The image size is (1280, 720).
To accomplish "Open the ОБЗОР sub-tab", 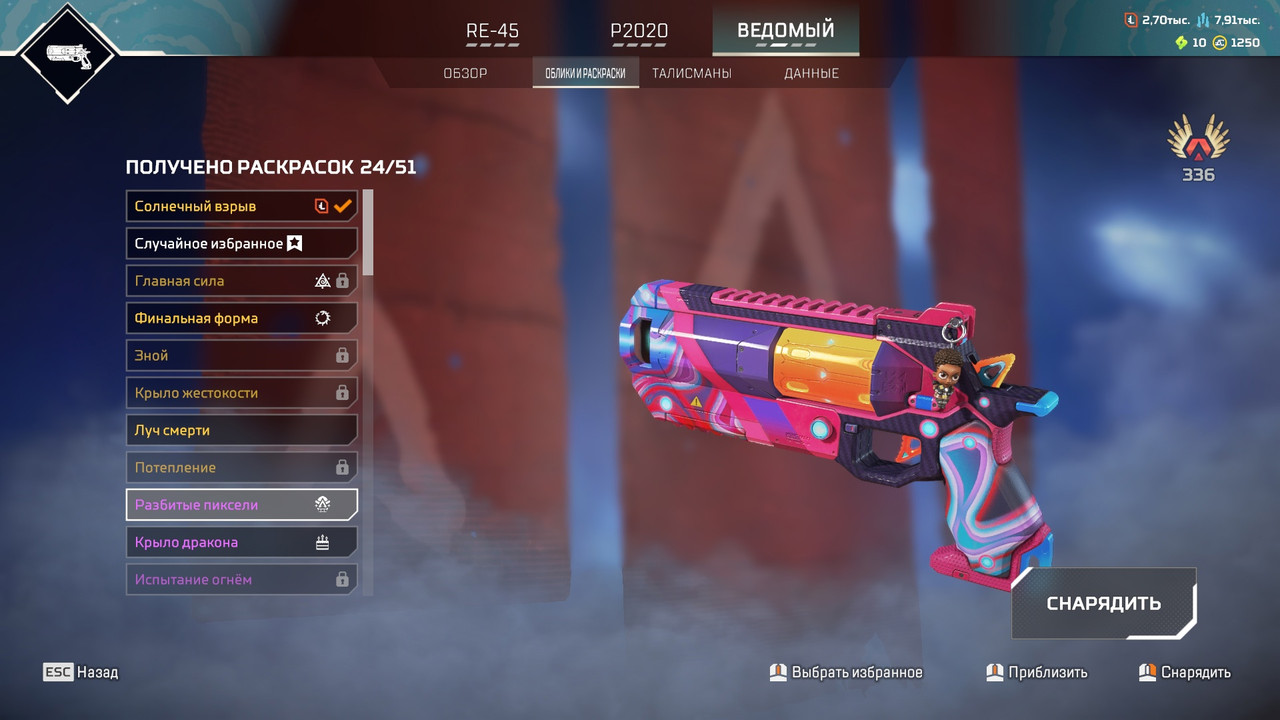I will [465, 73].
